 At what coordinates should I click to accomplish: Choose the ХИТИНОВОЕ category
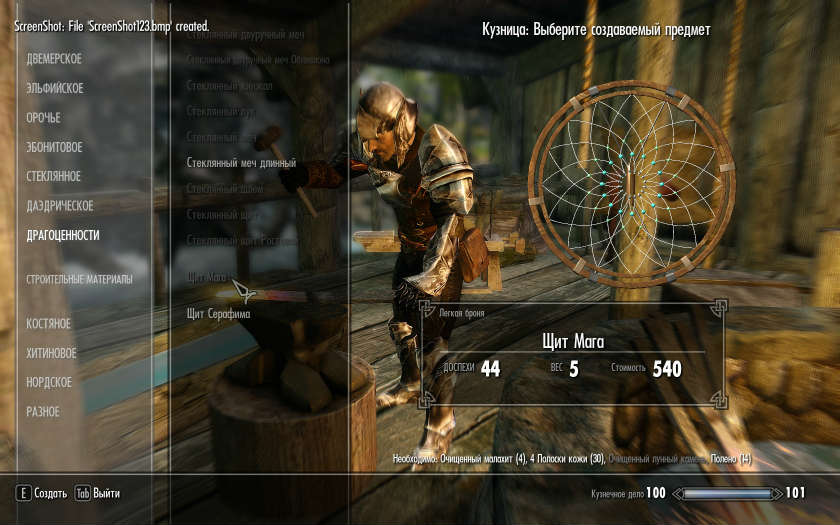[x=51, y=353]
